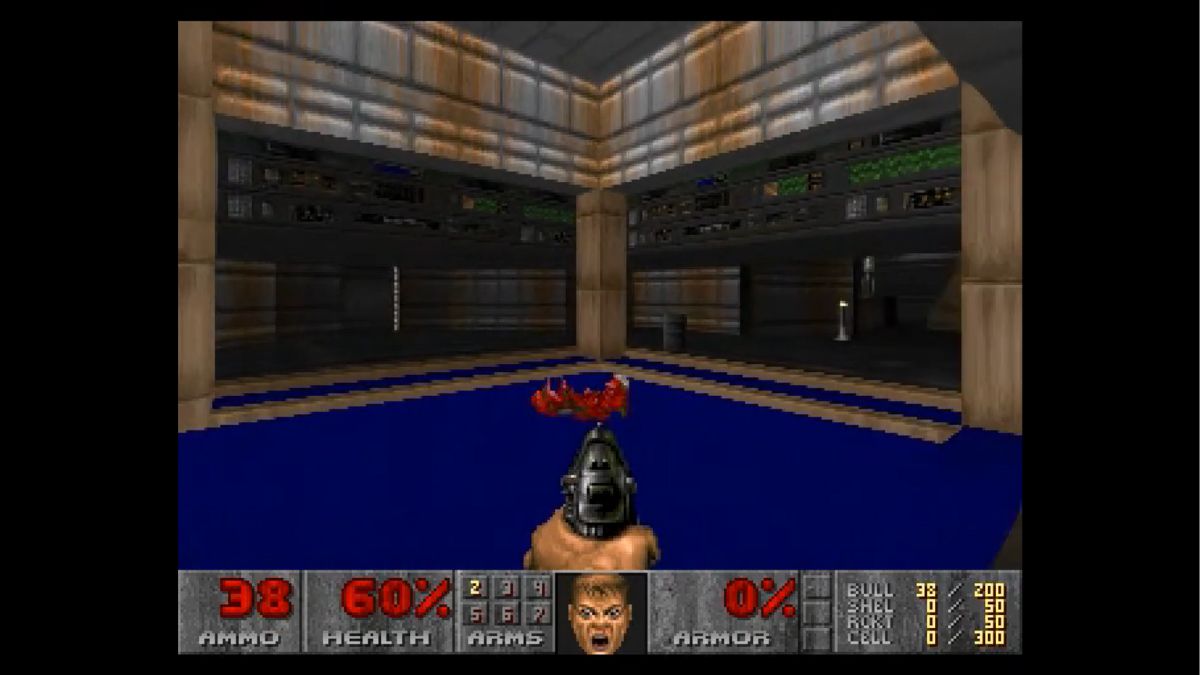Choose weapon slot 3 in the Arms panel

point(506,588)
